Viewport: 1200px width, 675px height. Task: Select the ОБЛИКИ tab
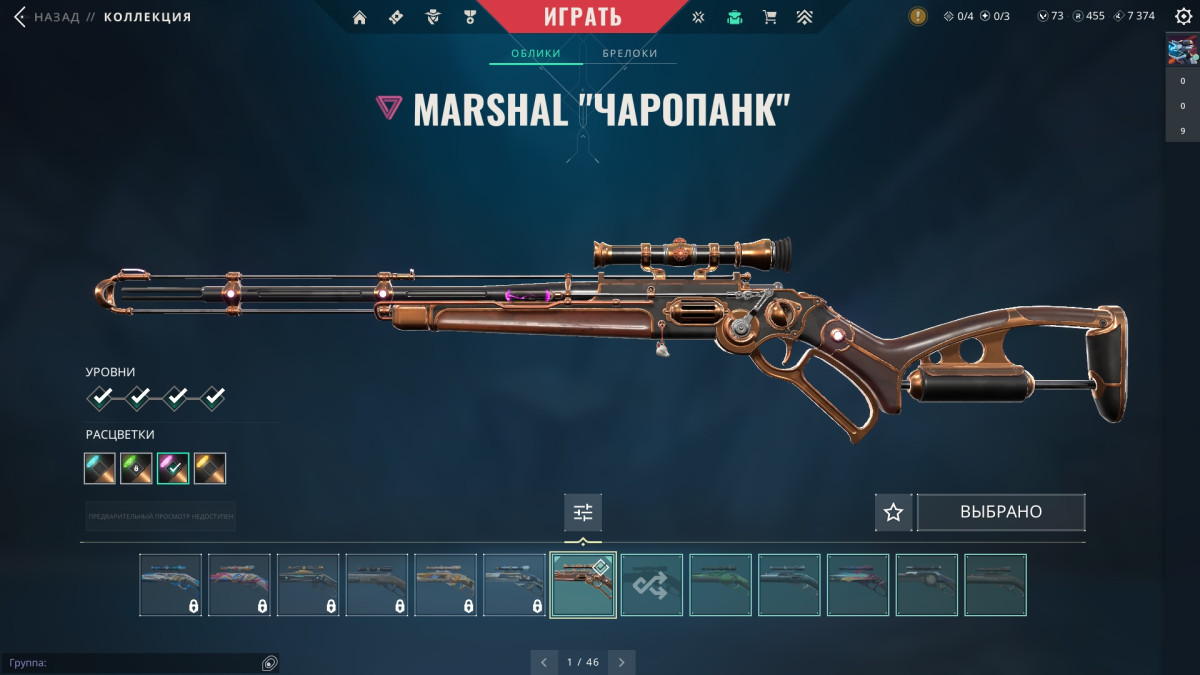pos(535,54)
